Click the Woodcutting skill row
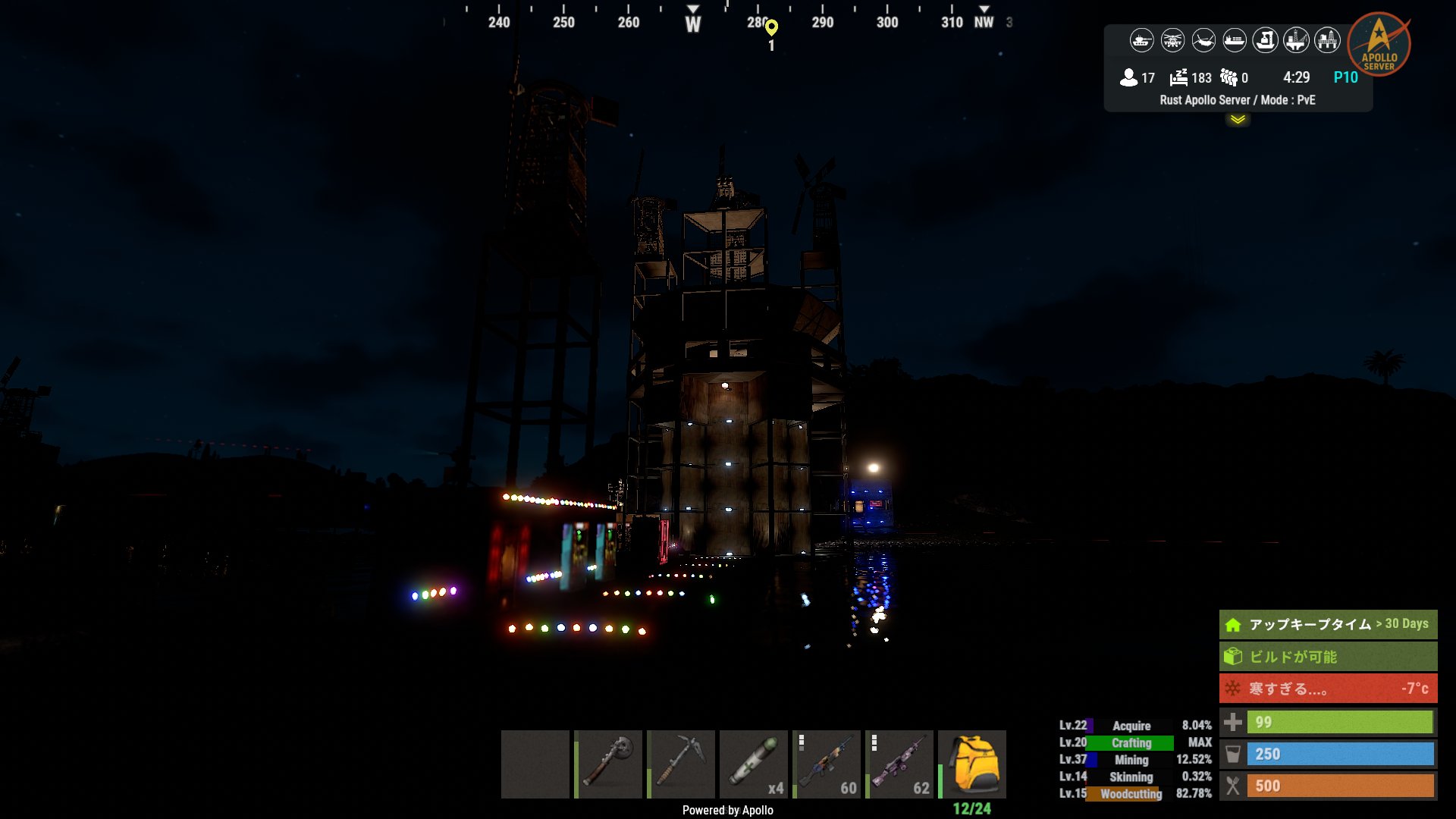This screenshot has width=1456, height=819. [1134, 794]
